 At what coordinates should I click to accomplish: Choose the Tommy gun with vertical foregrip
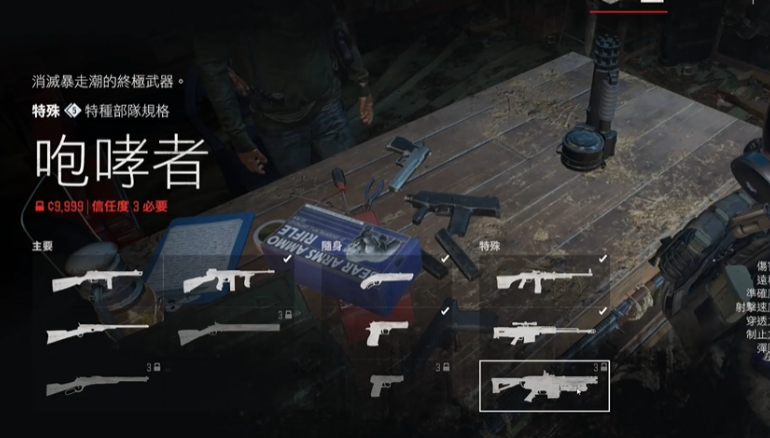click(226, 279)
